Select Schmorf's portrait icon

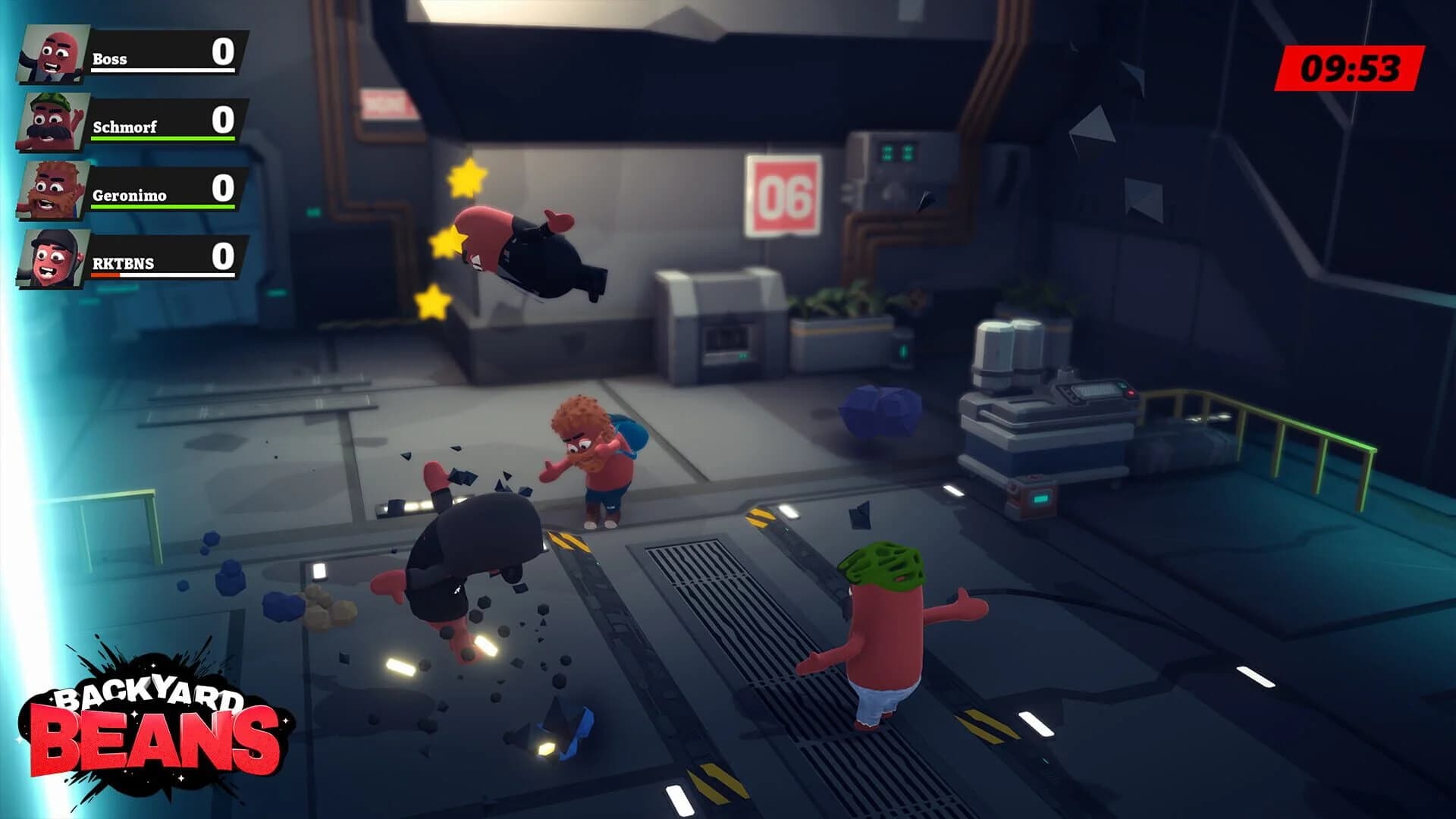point(49,120)
